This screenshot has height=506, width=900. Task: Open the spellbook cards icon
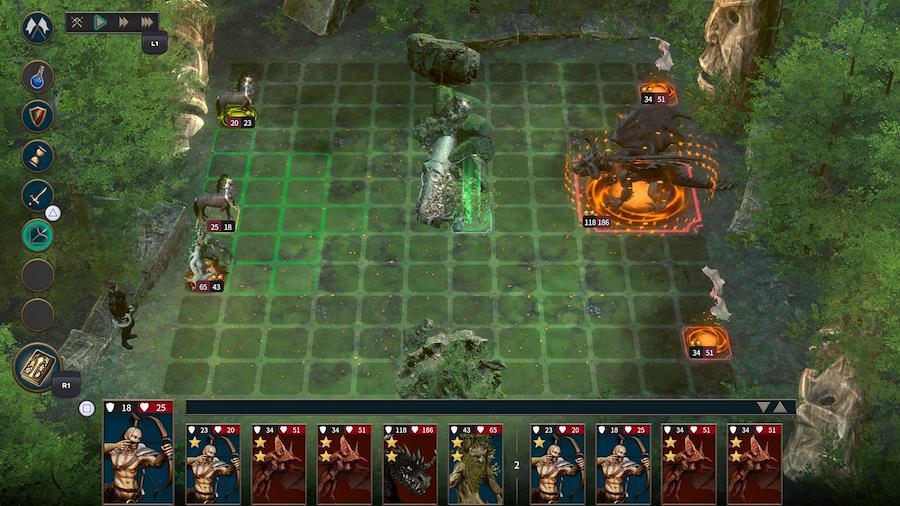click(37, 366)
